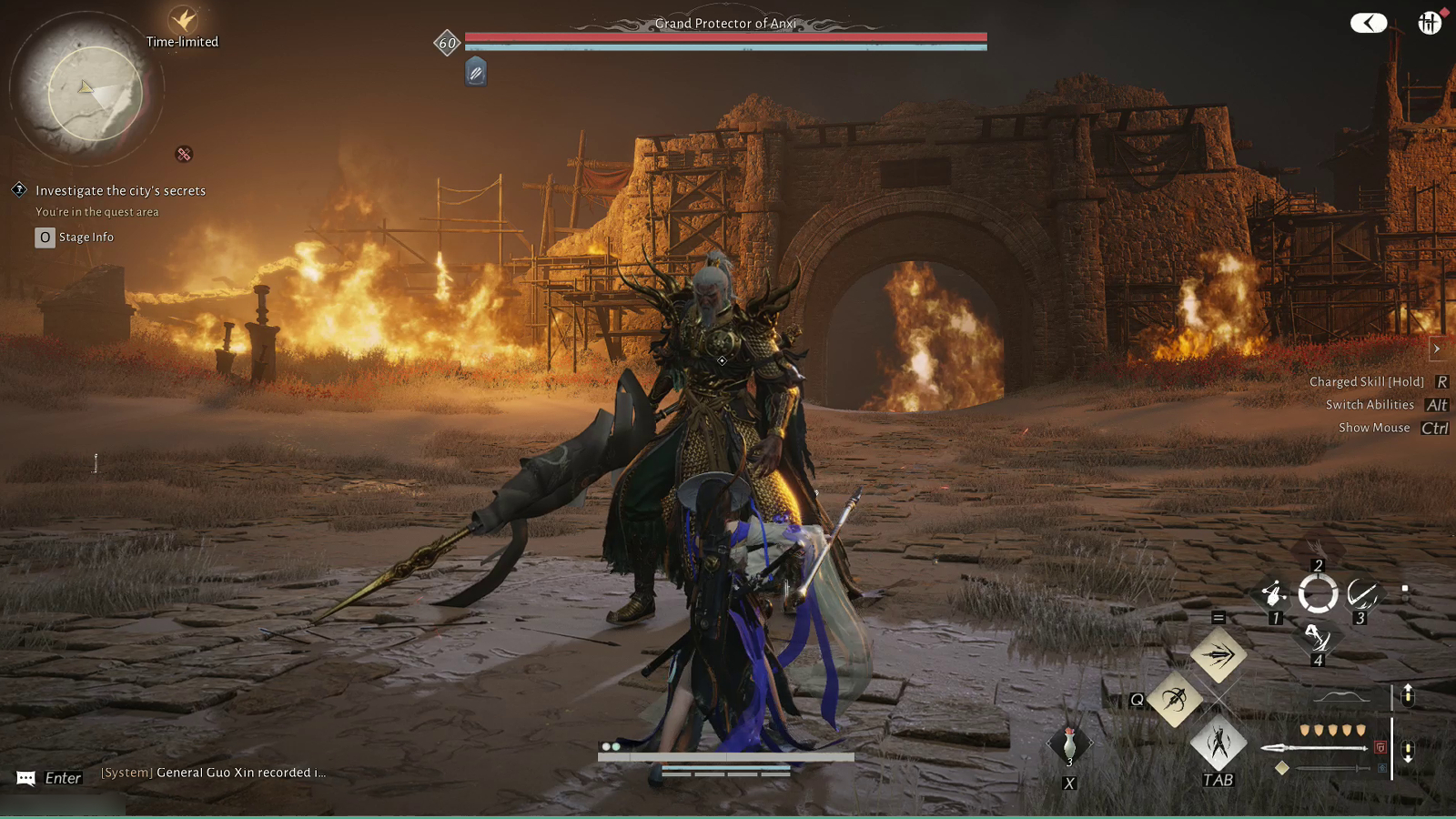1456x819 pixels.
Task: Expand the side panel arrow on the right edge
Action: [x=1437, y=349]
